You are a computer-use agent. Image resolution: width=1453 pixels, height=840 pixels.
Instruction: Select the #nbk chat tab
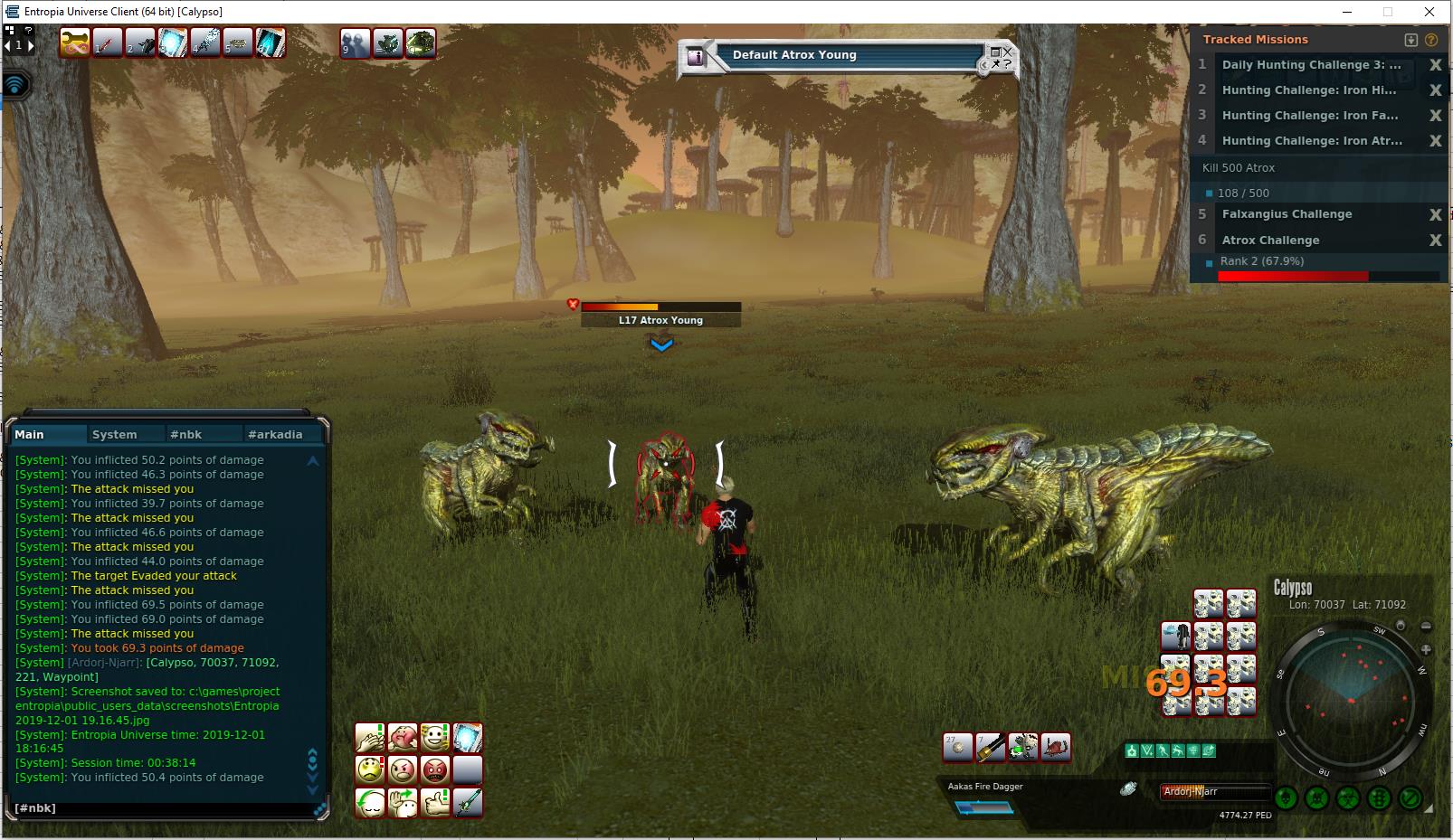click(x=186, y=434)
